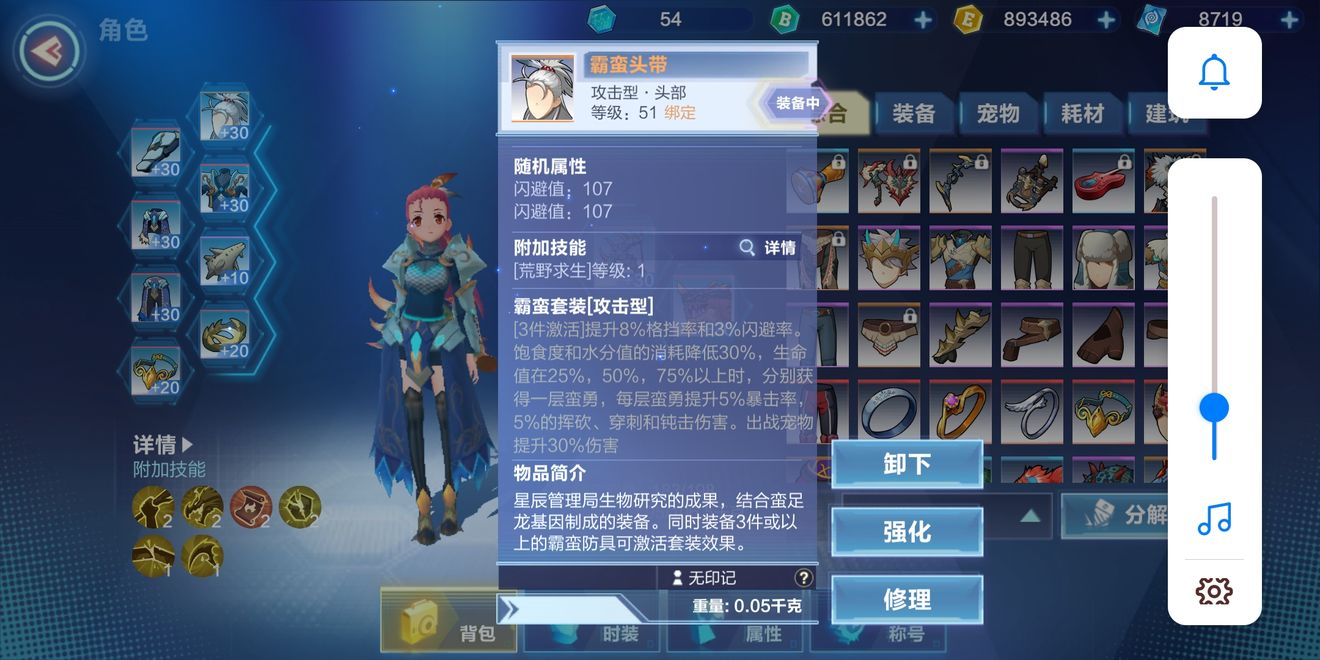Choose the 修理 repair button
Viewport: 1320px width, 660px height.
pos(907,600)
